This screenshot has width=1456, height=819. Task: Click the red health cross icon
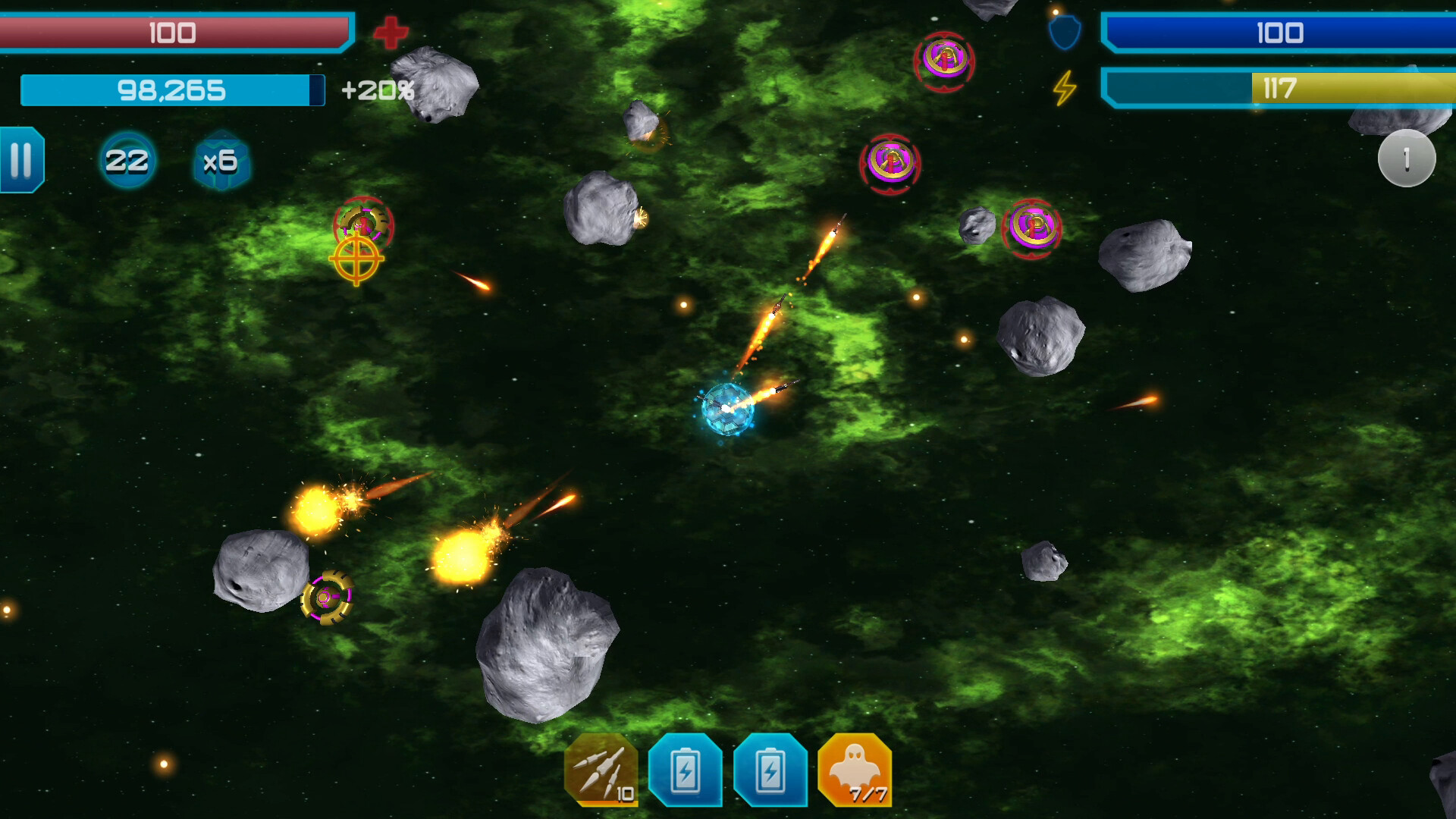(391, 33)
